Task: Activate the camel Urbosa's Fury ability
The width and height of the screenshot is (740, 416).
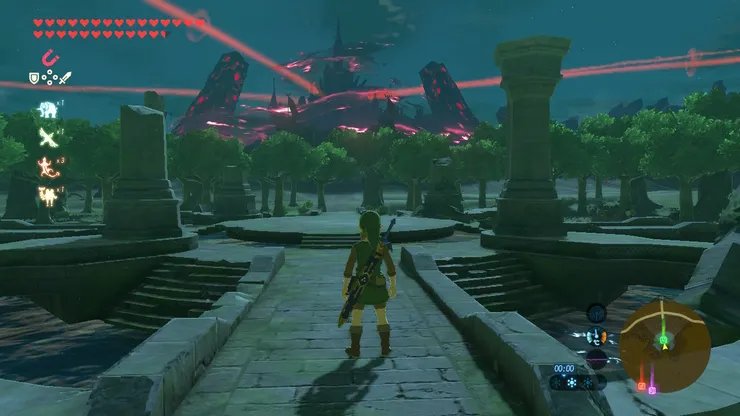Action: click(46, 194)
